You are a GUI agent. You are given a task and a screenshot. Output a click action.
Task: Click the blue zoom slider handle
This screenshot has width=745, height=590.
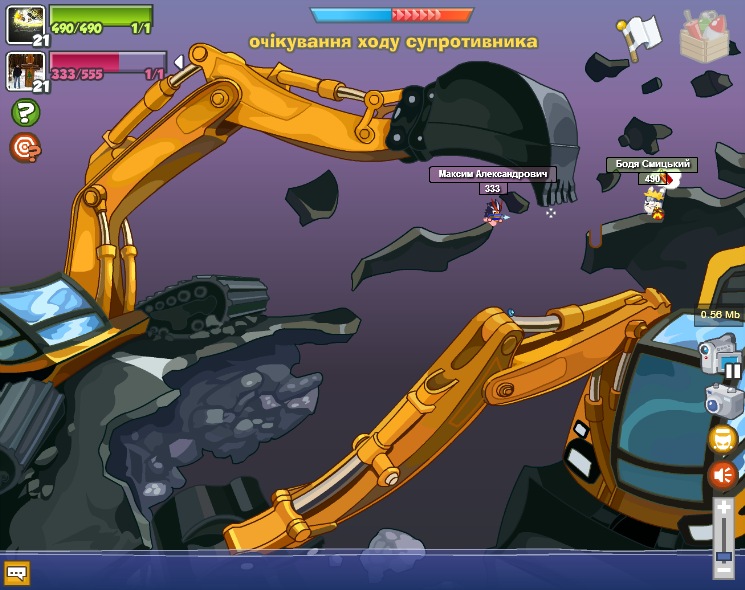click(x=724, y=555)
